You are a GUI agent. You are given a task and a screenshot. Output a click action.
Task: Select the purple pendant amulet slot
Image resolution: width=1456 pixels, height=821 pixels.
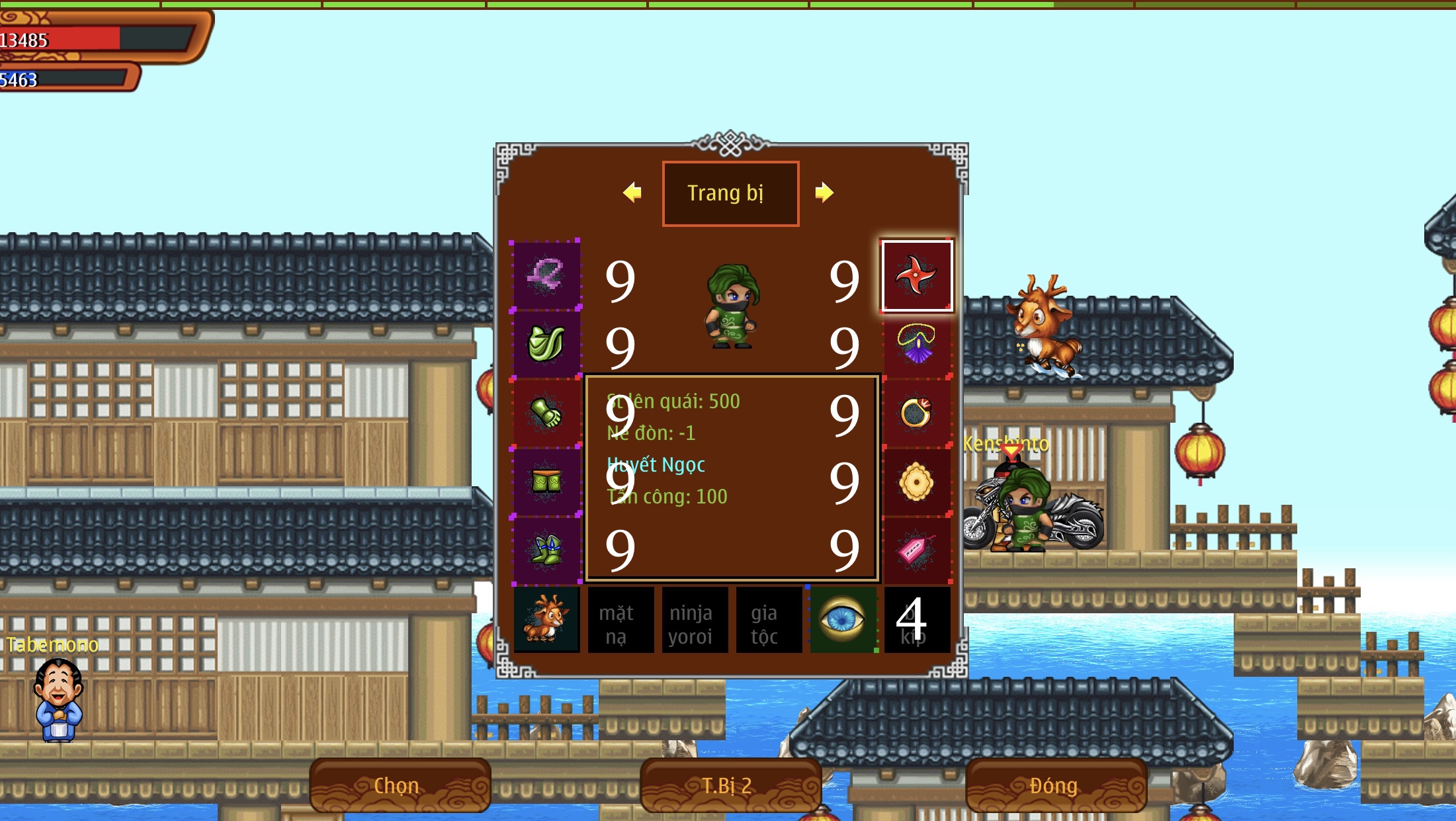(916, 344)
